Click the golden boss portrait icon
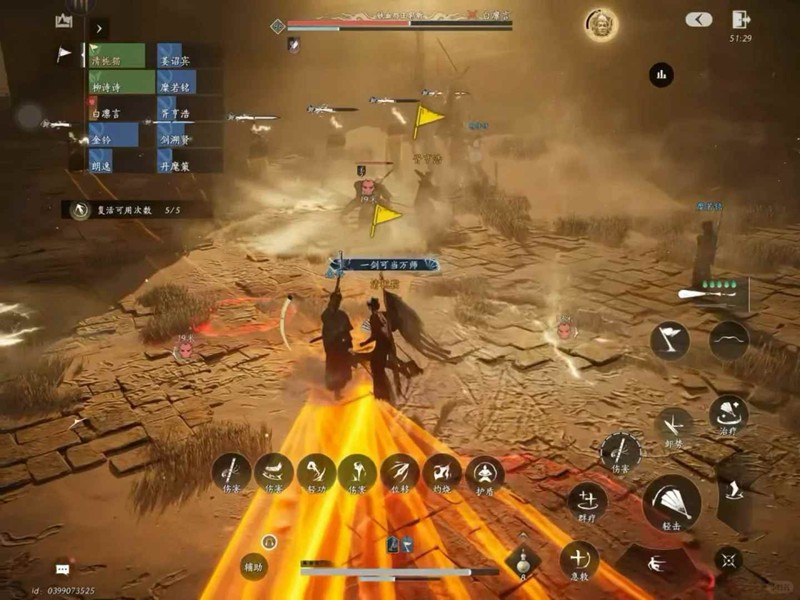 tap(602, 23)
